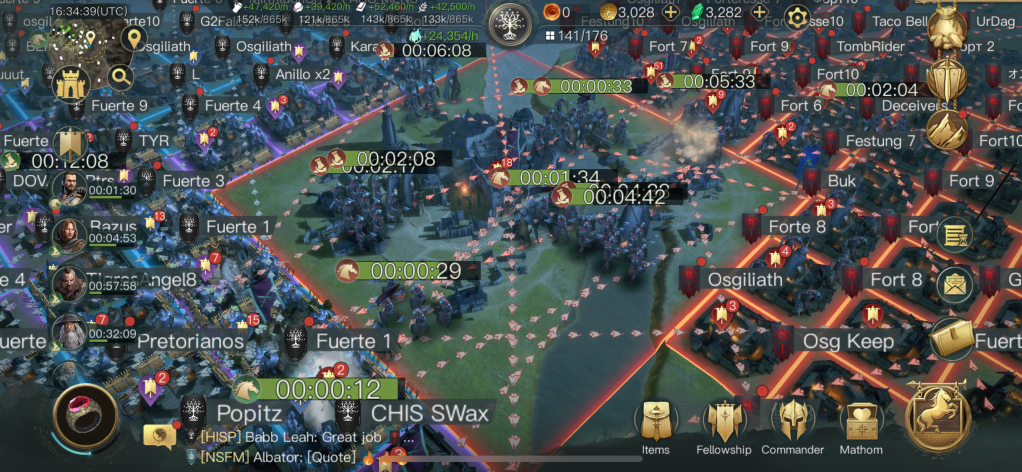The height and width of the screenshot is (472, 1022).
Task: Select the commander portrait with 00:01:30 timer
Action: tap(68, 187)
